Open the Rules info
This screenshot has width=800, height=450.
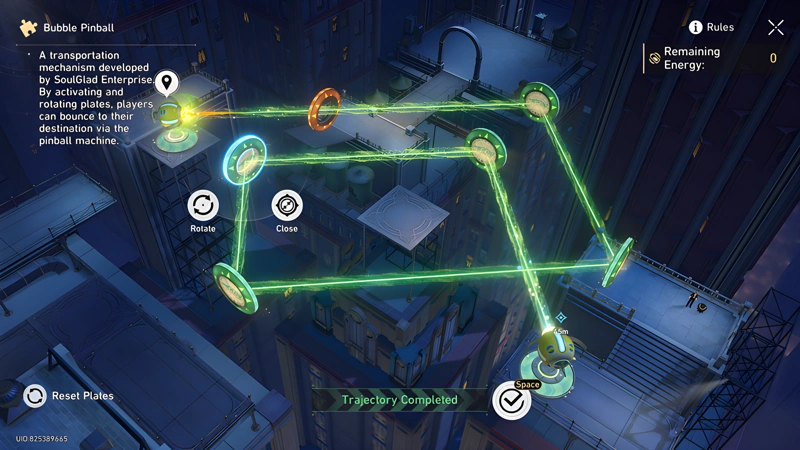pyautogui.click(x=696, y=27)
